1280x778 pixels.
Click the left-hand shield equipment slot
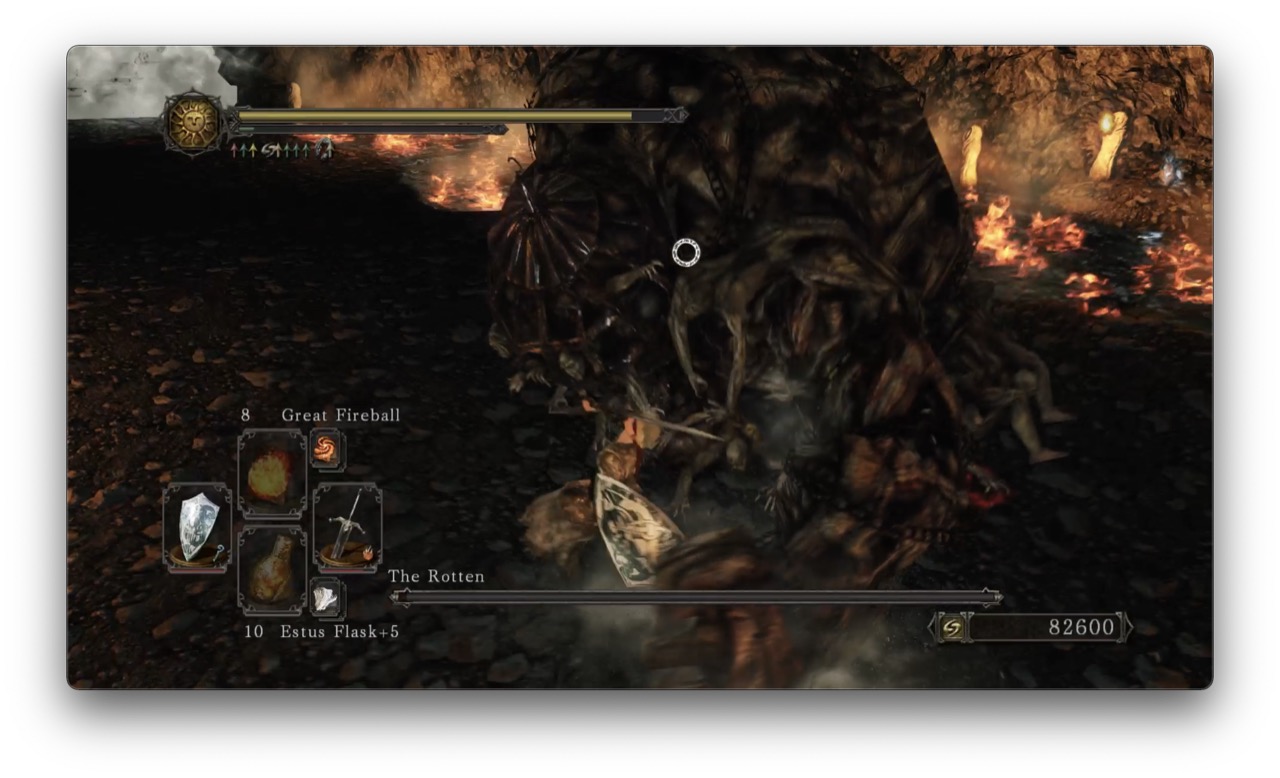pos(197,527)
